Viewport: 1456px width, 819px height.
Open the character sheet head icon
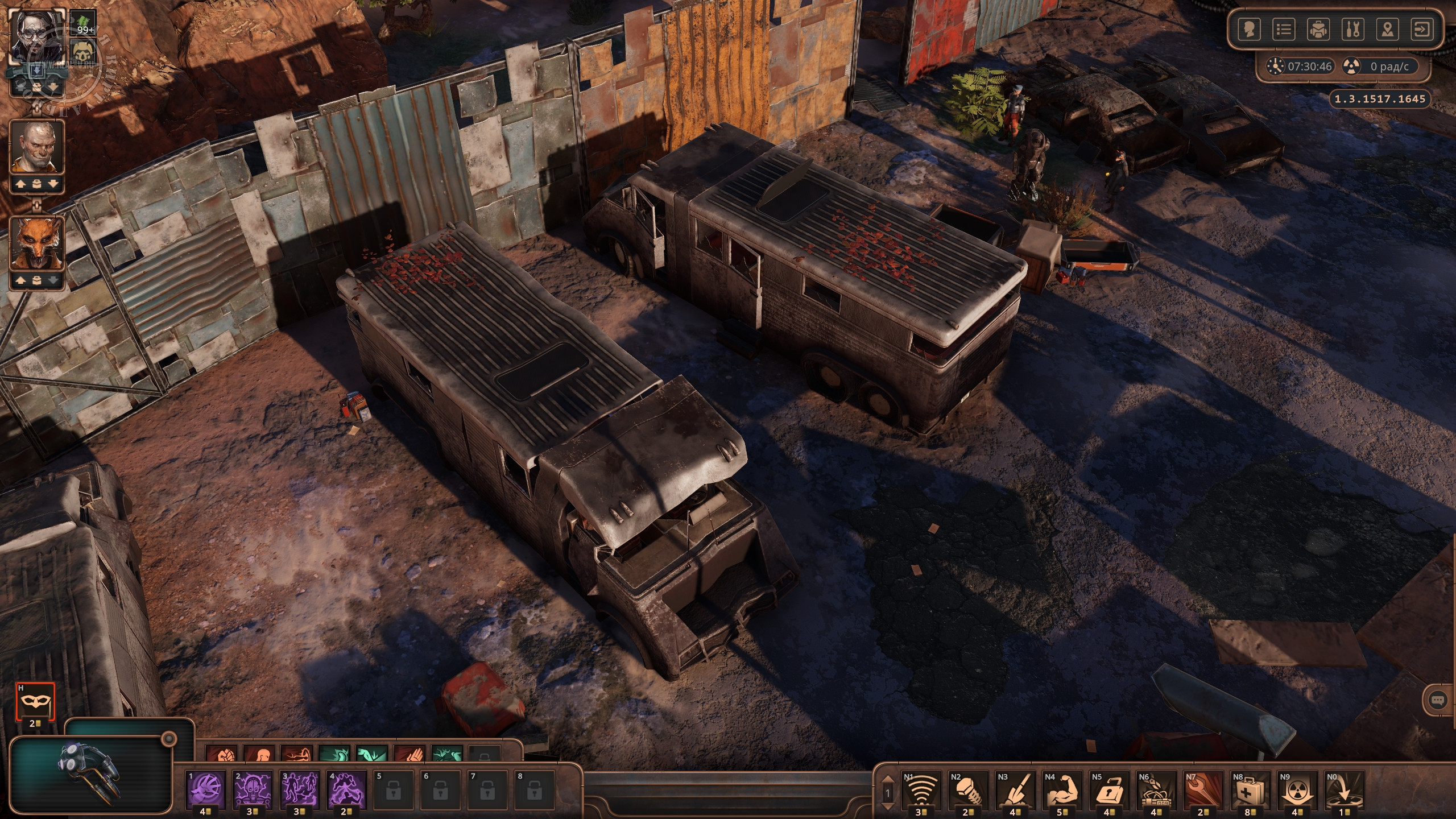pyautogui.click(x=1249, y=29)
